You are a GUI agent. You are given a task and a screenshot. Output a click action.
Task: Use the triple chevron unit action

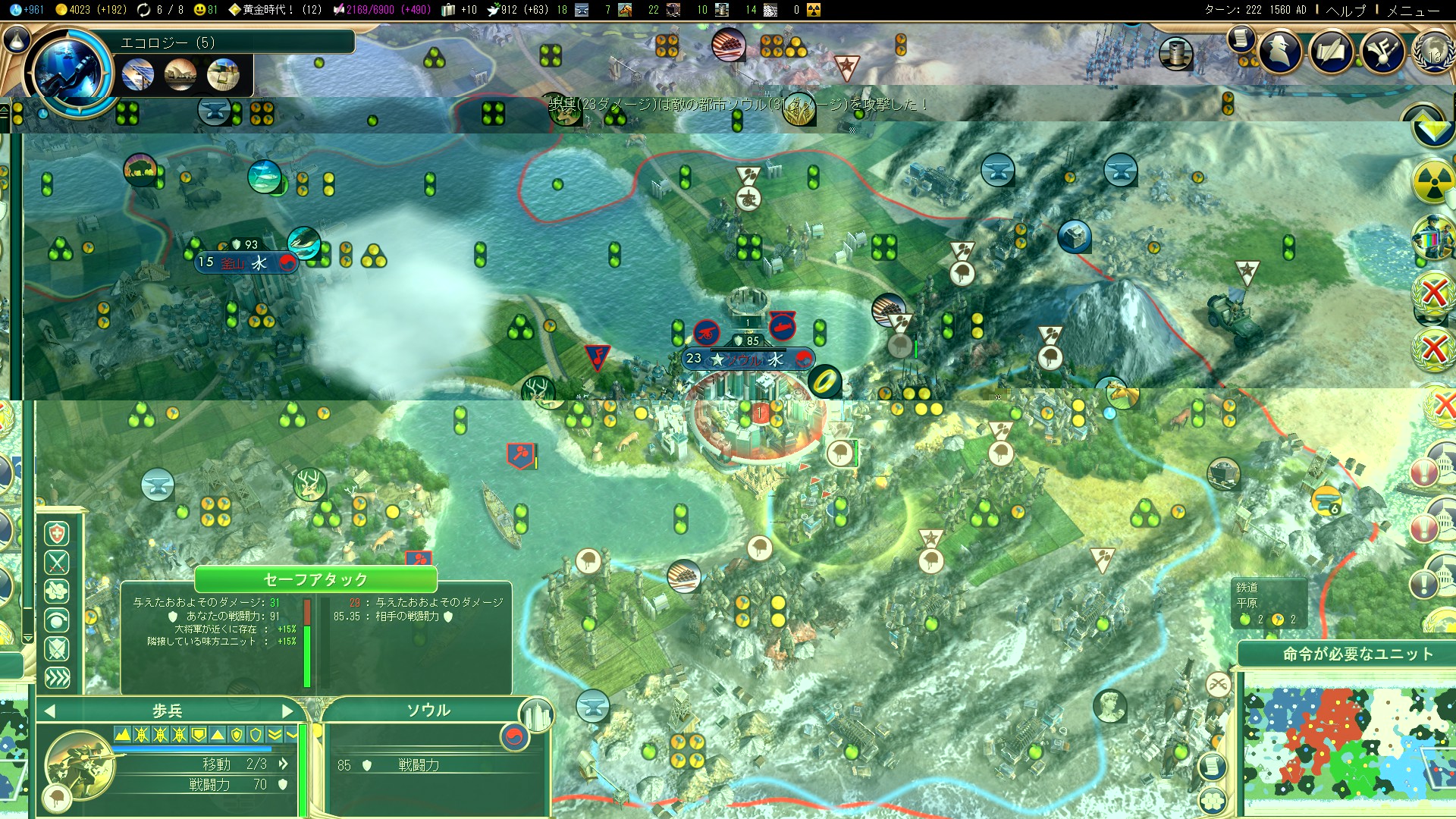[57, 677]
